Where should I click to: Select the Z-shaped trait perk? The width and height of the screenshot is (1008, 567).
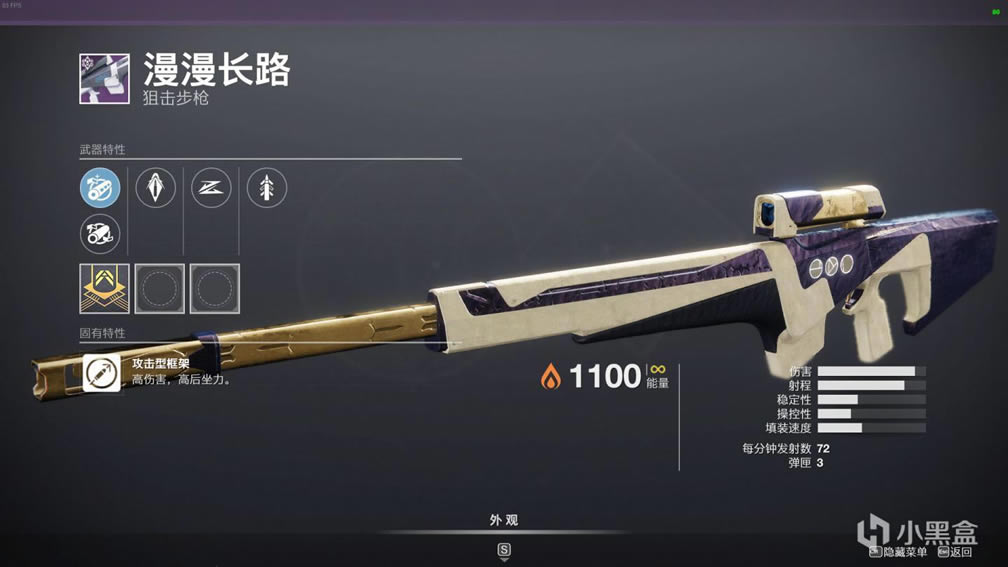211,187
